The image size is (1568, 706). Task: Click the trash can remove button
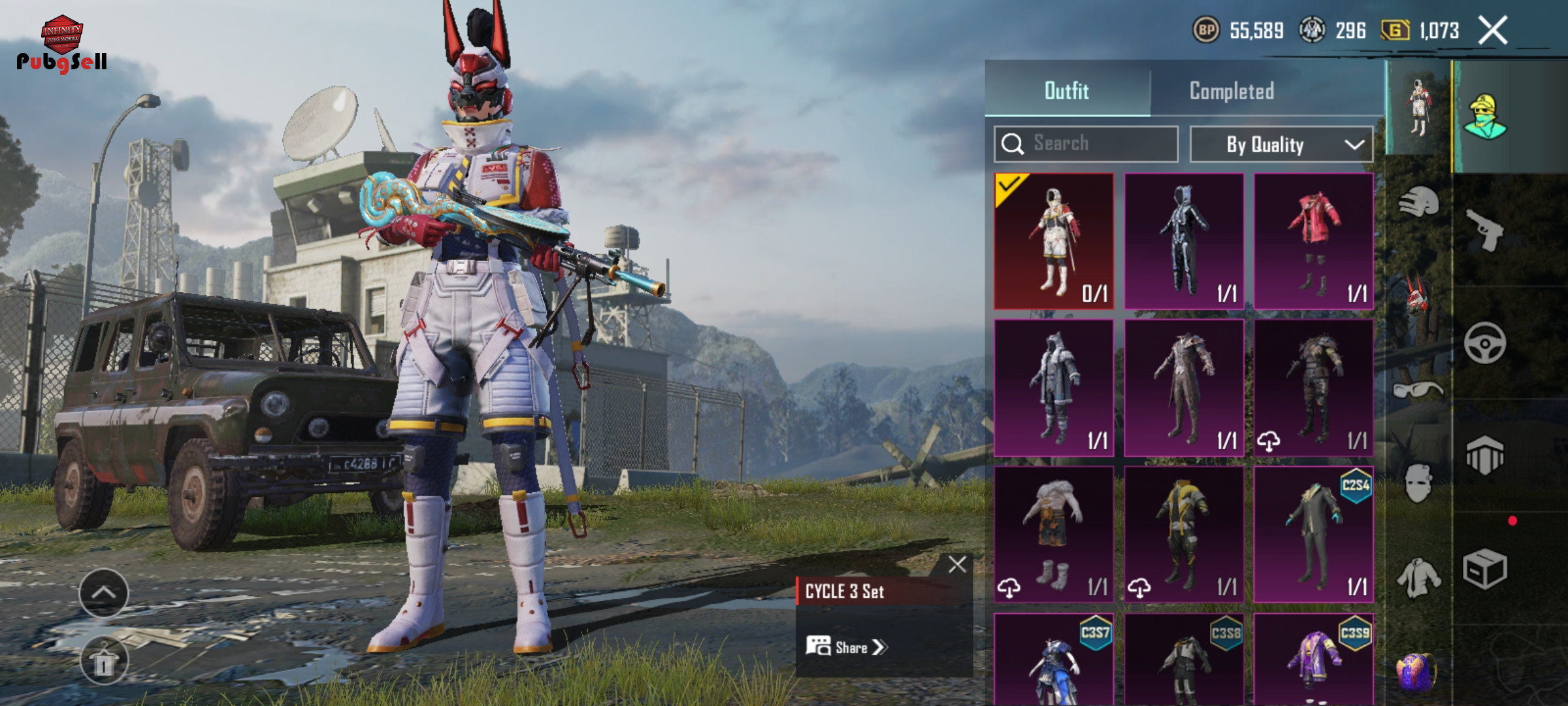pyautogui.click(x=104, y=662)
